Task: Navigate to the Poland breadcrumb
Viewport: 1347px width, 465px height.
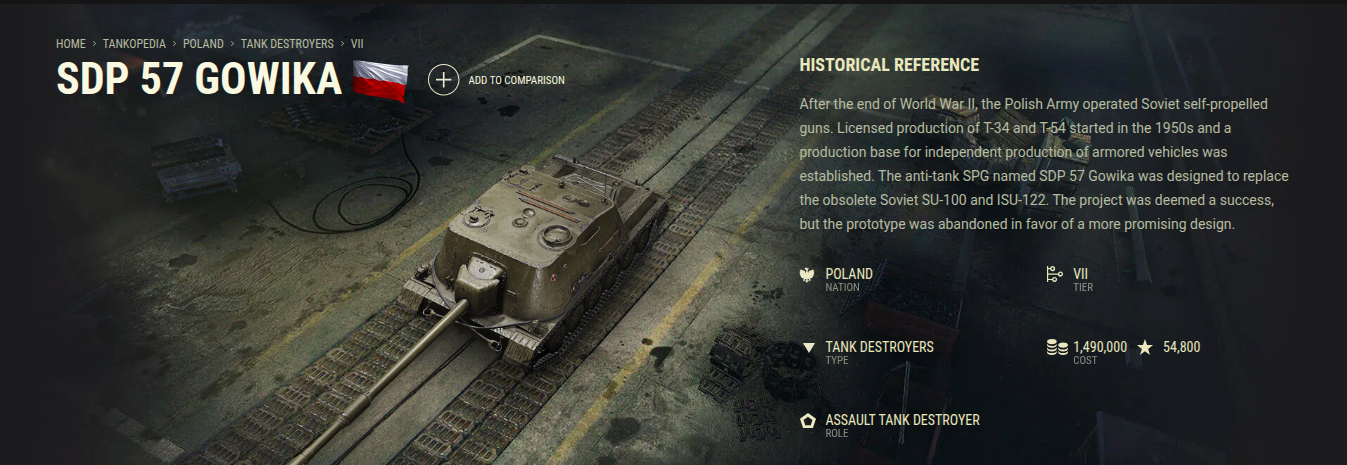Action: pos(203,45)
